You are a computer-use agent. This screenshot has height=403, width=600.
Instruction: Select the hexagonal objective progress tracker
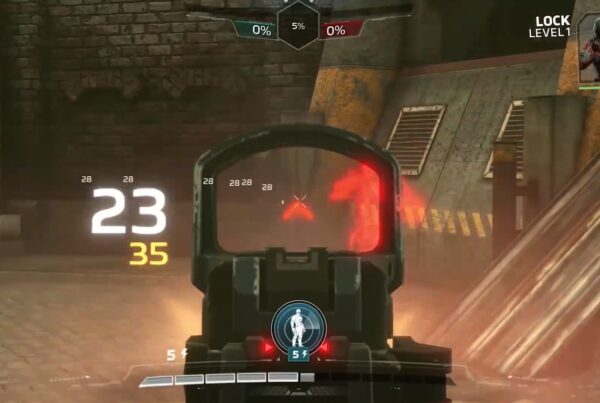pos(298,26)
